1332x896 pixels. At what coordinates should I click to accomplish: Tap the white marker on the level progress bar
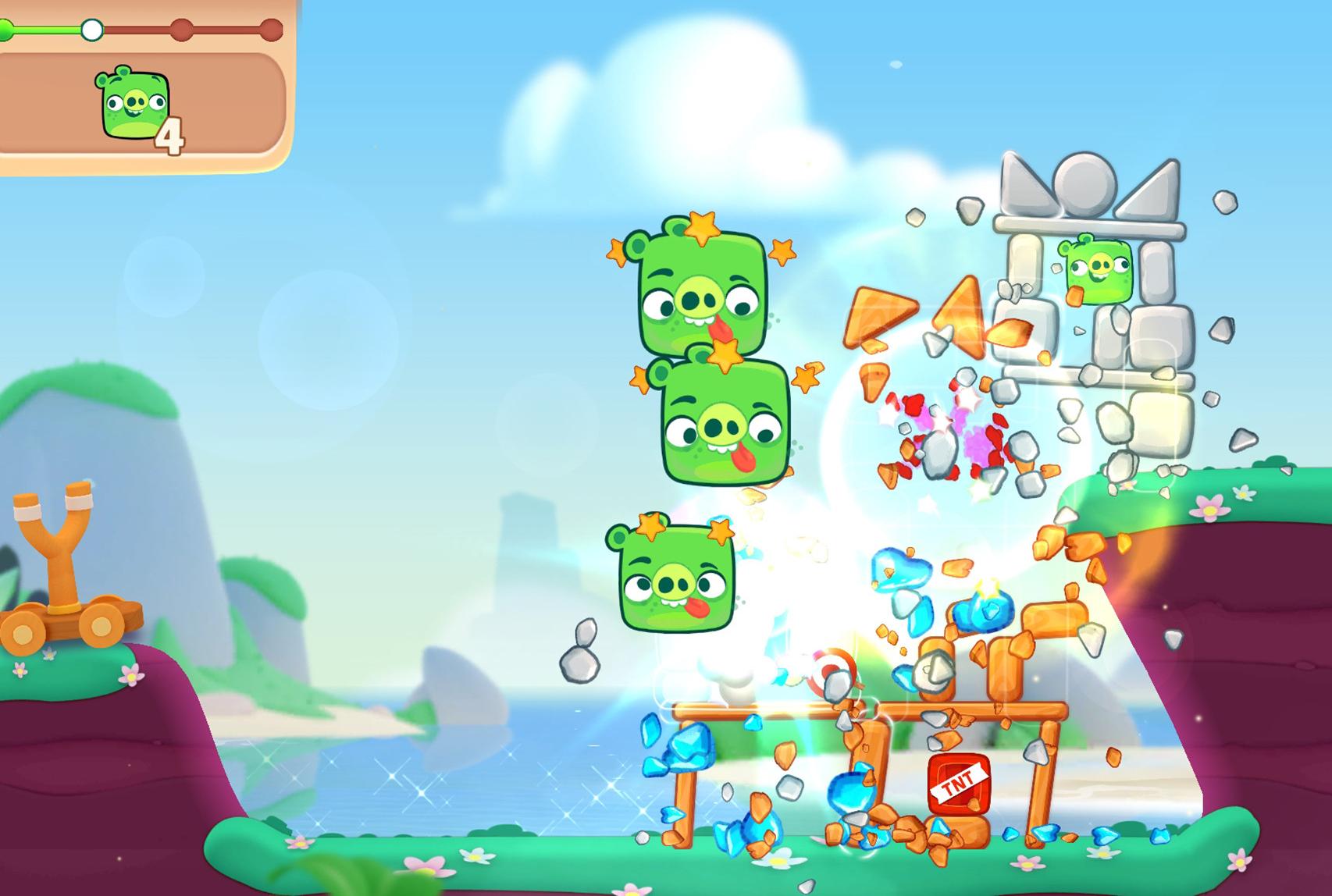(x=91, y=29)
